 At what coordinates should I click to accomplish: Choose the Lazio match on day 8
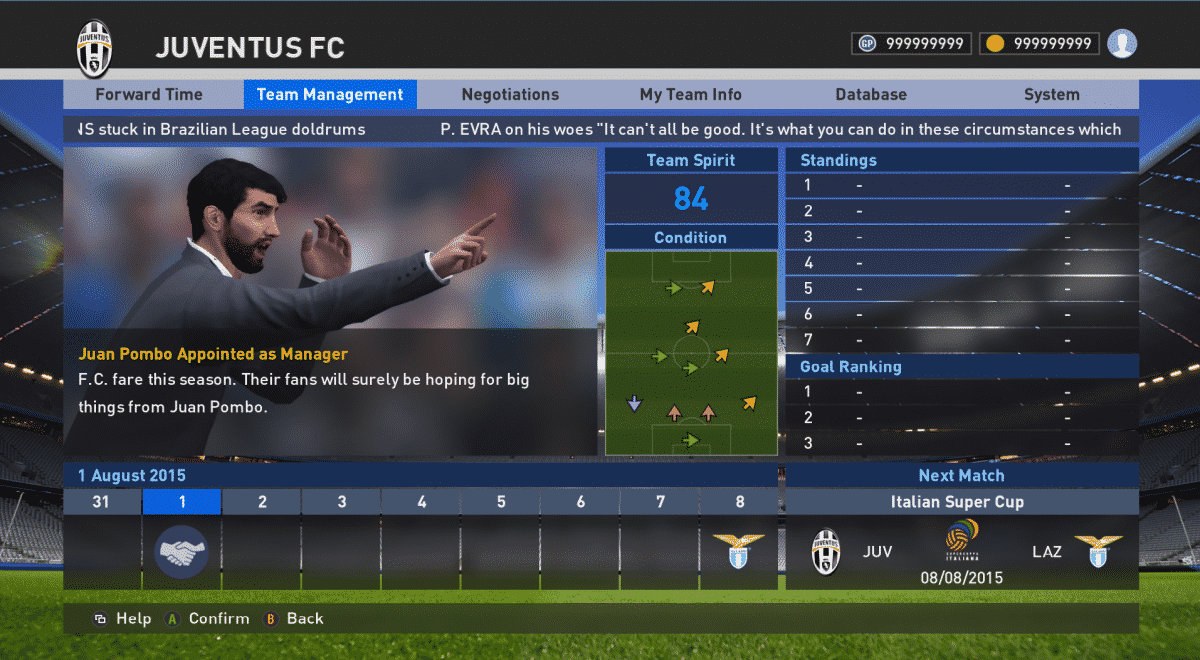(x=738, y=550)
